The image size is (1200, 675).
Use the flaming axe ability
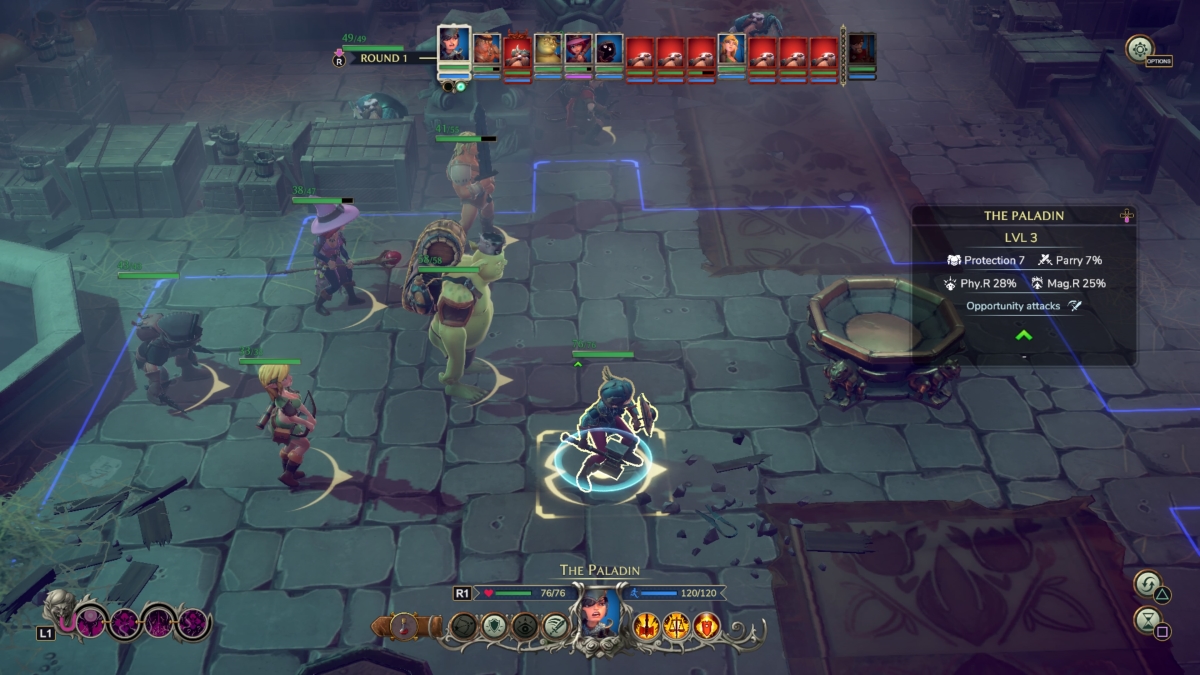click(647, 627)
